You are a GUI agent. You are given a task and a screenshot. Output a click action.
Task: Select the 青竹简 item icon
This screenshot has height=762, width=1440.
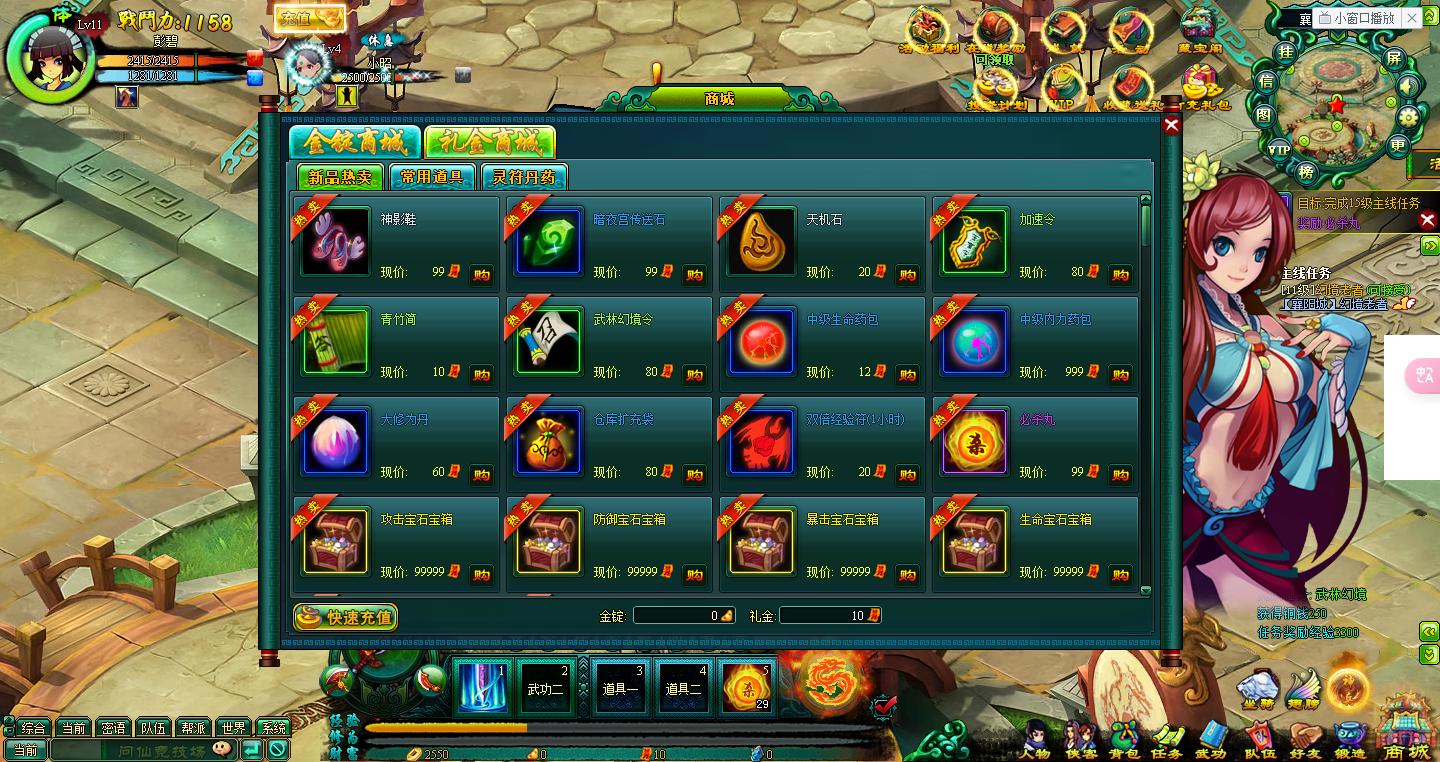(335, 342)
